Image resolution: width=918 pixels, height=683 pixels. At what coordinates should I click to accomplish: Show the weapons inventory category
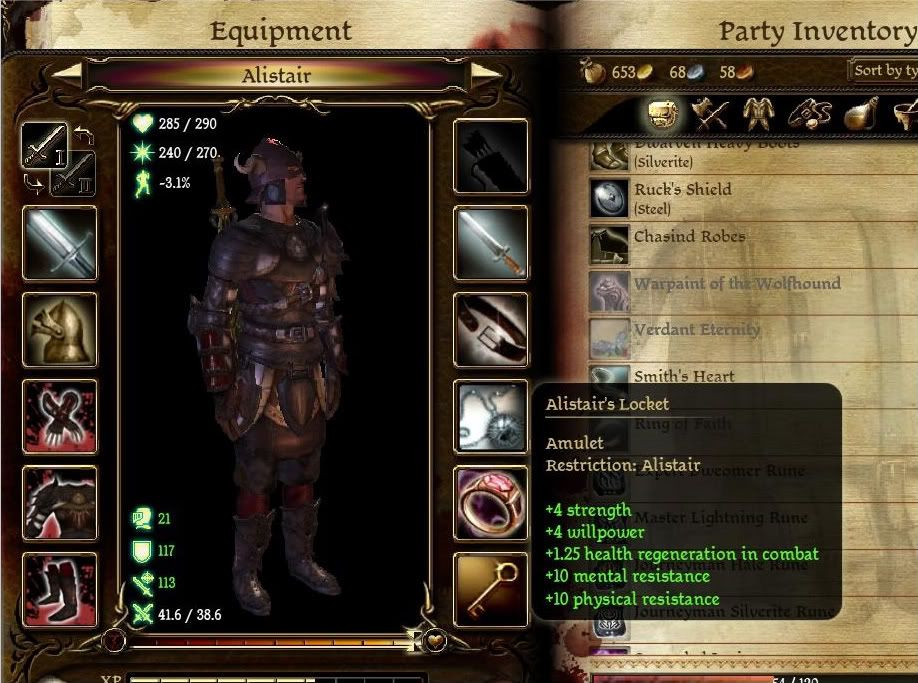(x=711, y=115)
